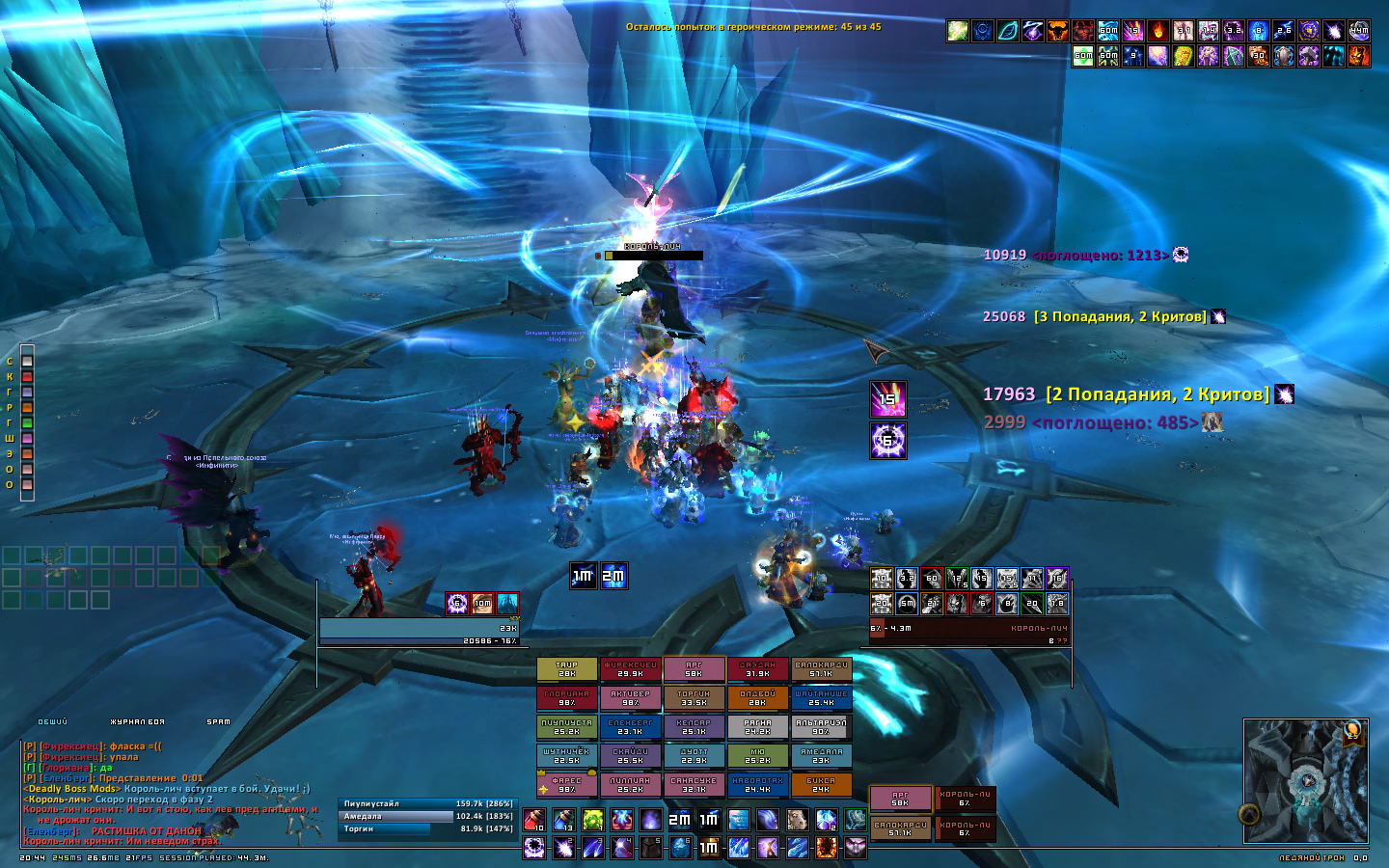Target Амедала in the raid frames

(821, 756)
